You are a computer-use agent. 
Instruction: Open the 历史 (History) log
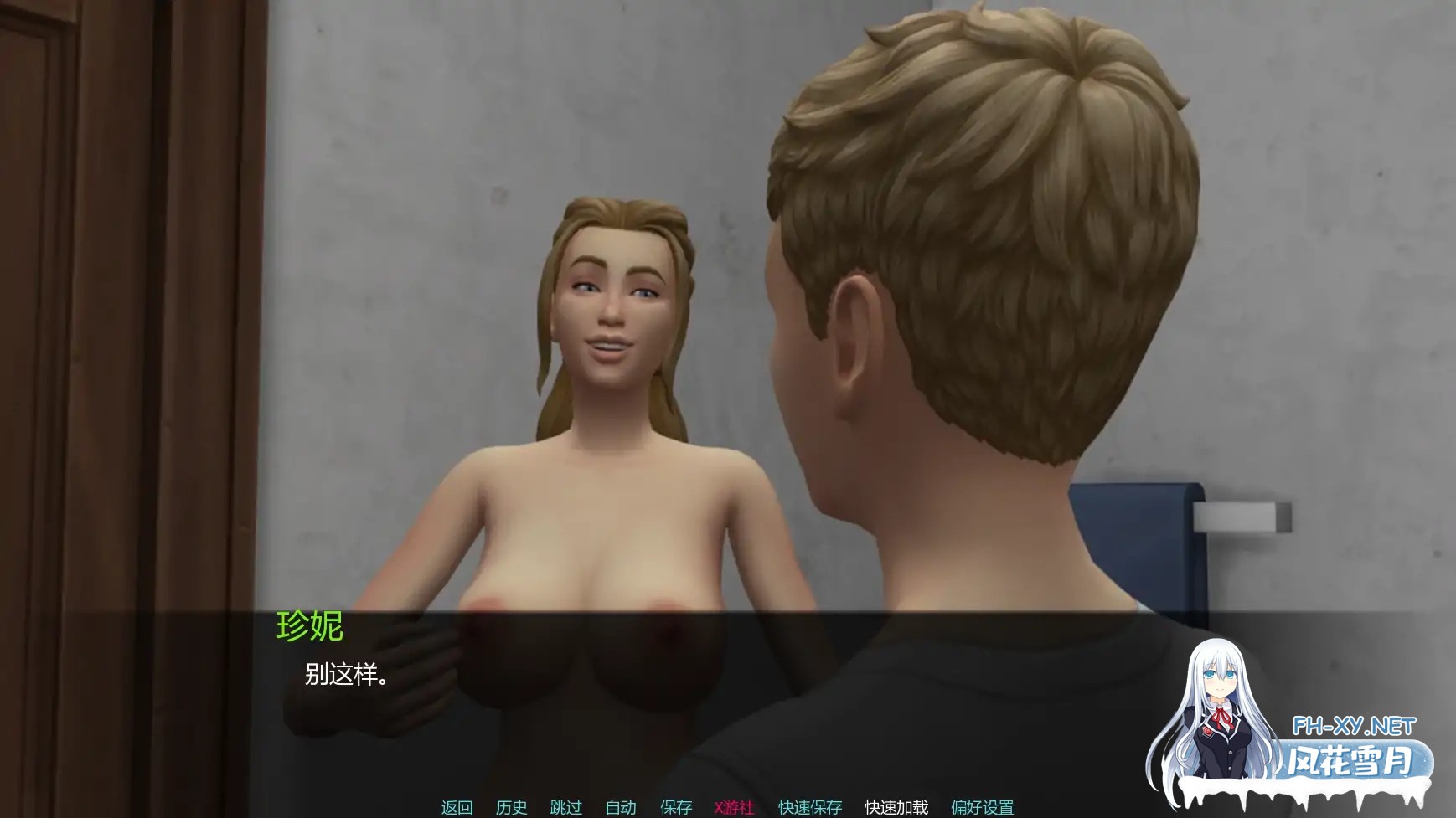(511, 807)
